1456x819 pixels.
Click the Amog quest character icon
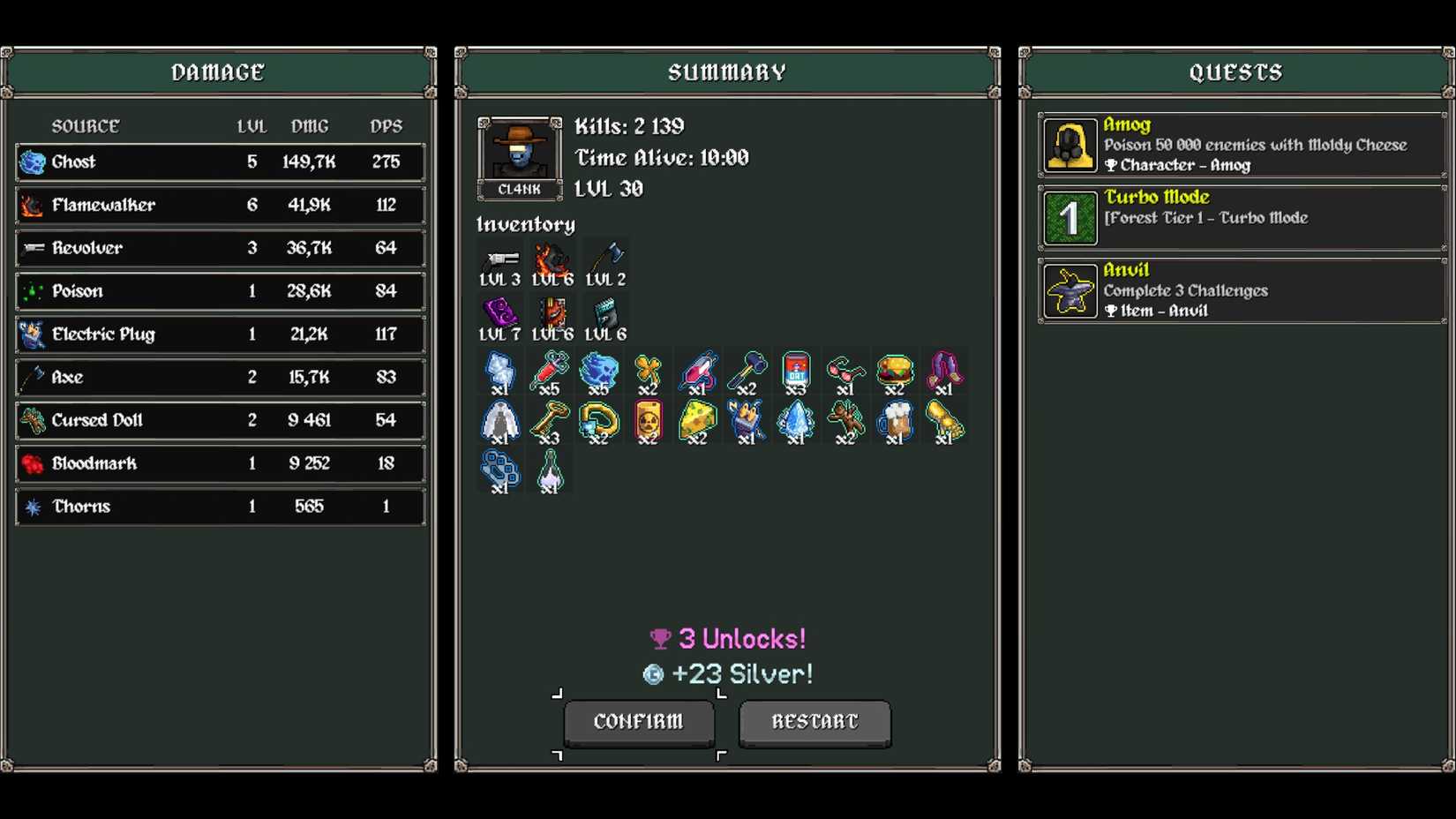[x=1069, y=146]
